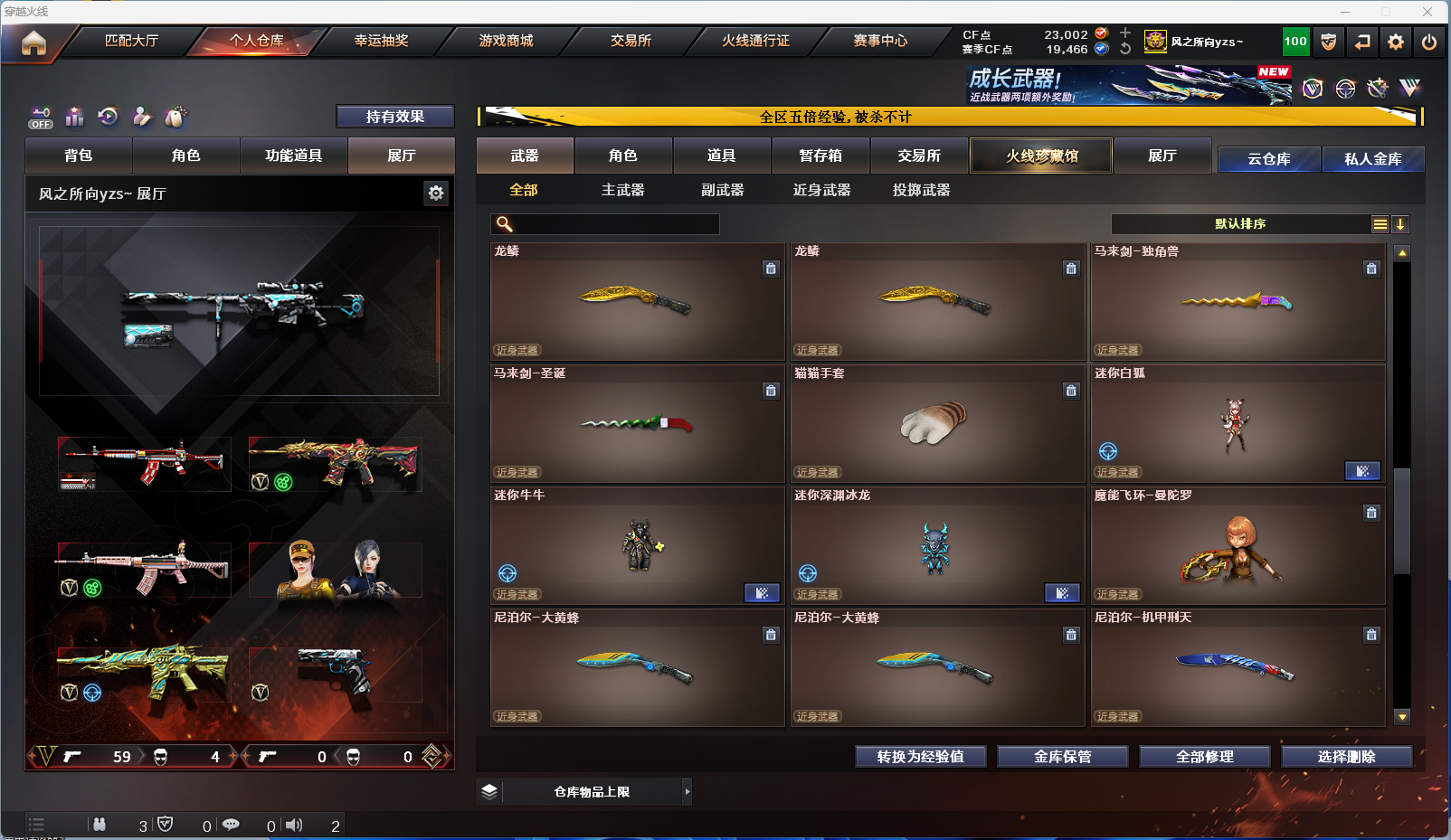Click the 转换为经验值 button
The height and width of the screenshot is (840, 1451).
tap(920, 757)
